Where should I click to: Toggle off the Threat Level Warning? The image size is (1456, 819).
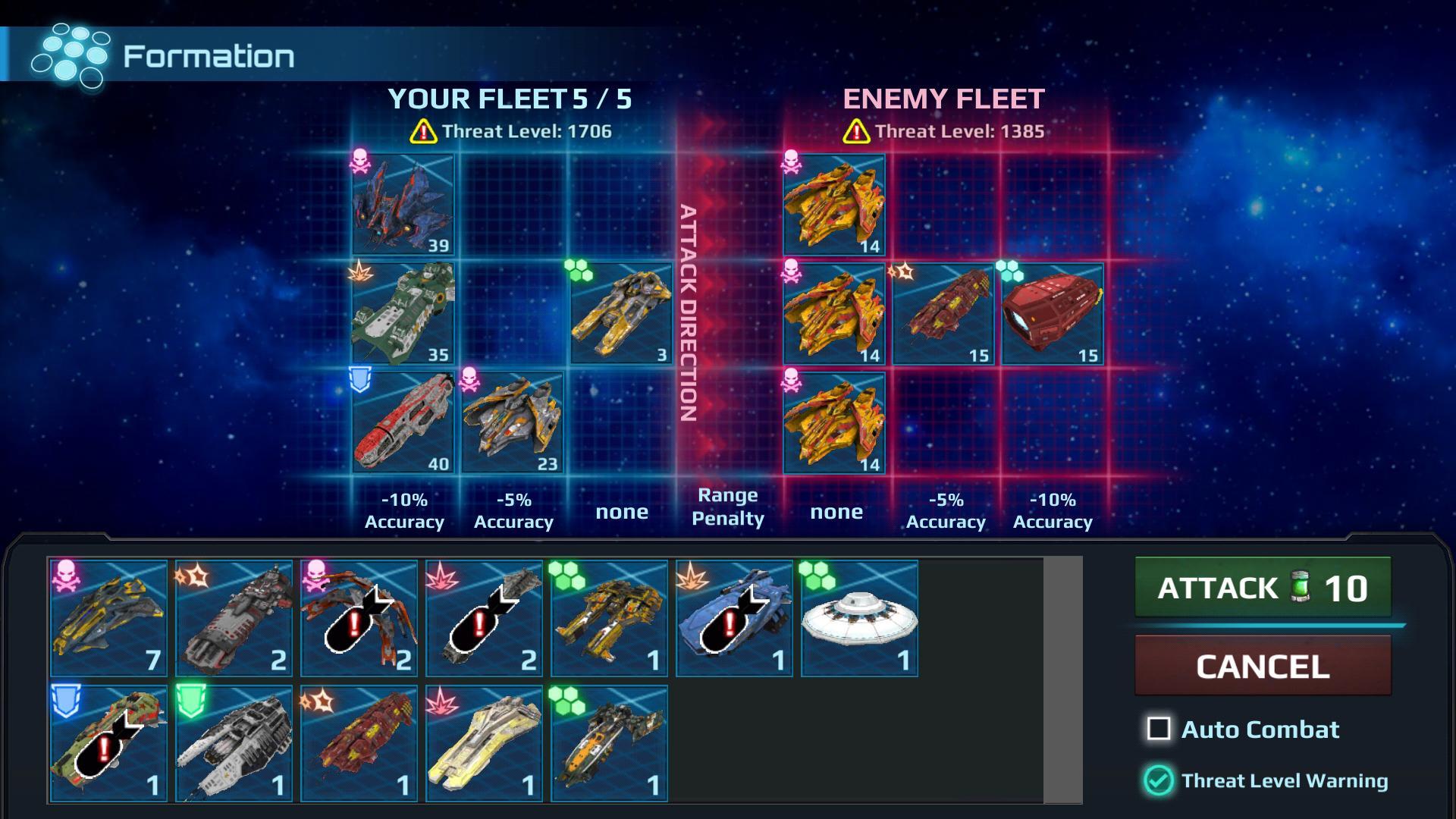click(x=1158, y=779)
